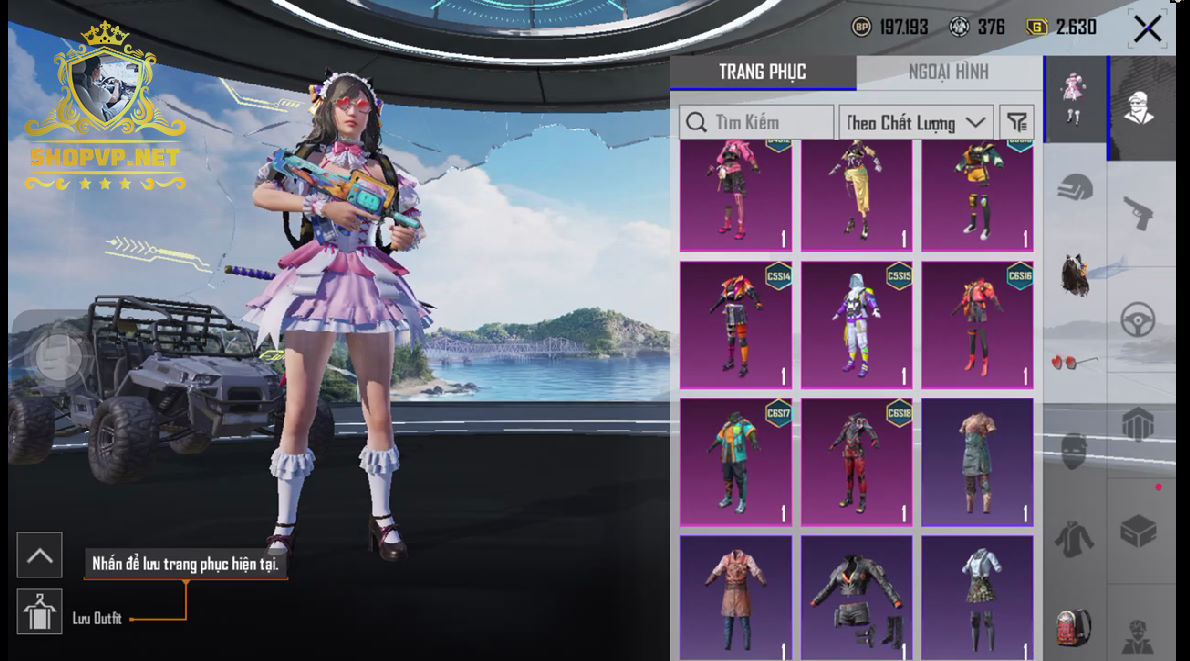Select the C6S14 outfit set
Image resolution: width=1190 pixels, height=661 pixels.
[x=736, y=325]
